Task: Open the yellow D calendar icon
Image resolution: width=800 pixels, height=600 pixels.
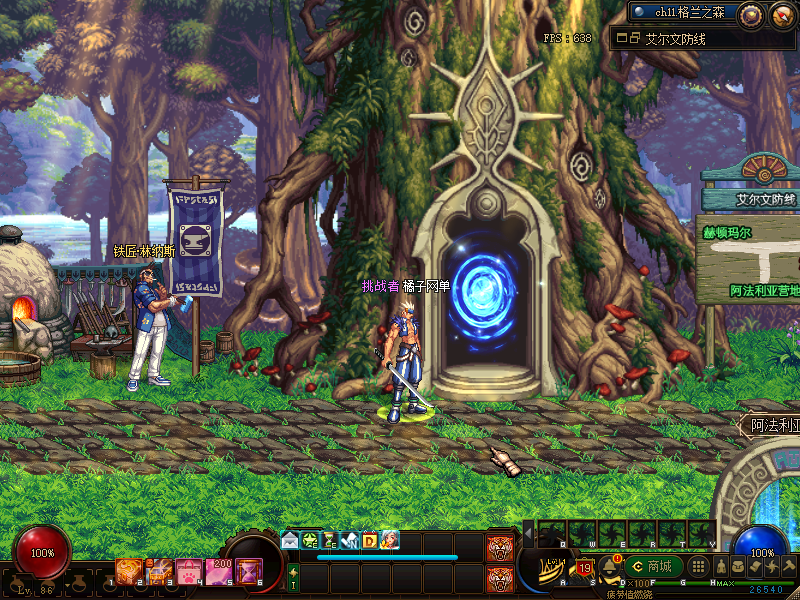Action: (x=369, y=540)
